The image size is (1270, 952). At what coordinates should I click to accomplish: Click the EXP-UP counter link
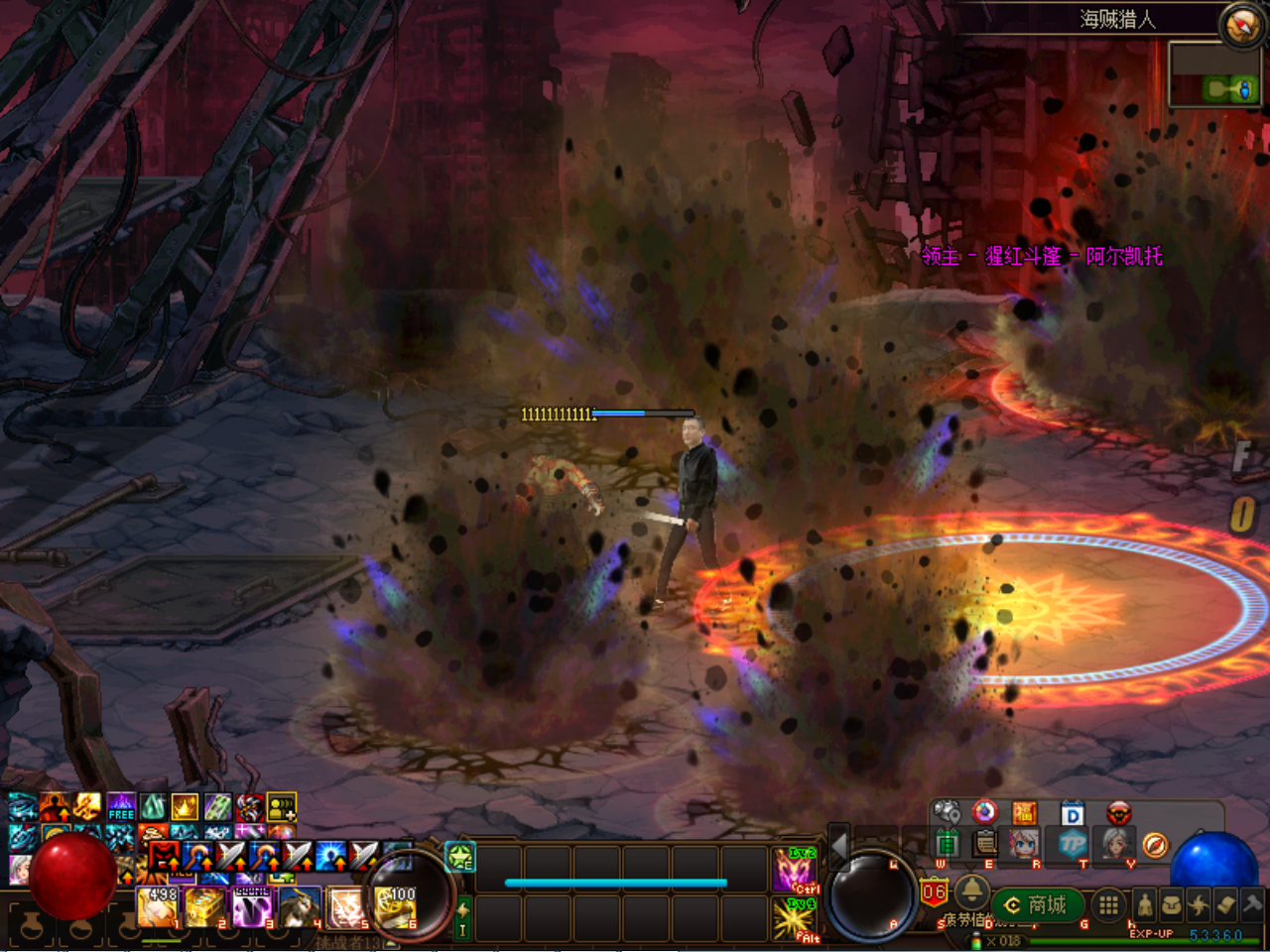click(x=1152, y=933)
